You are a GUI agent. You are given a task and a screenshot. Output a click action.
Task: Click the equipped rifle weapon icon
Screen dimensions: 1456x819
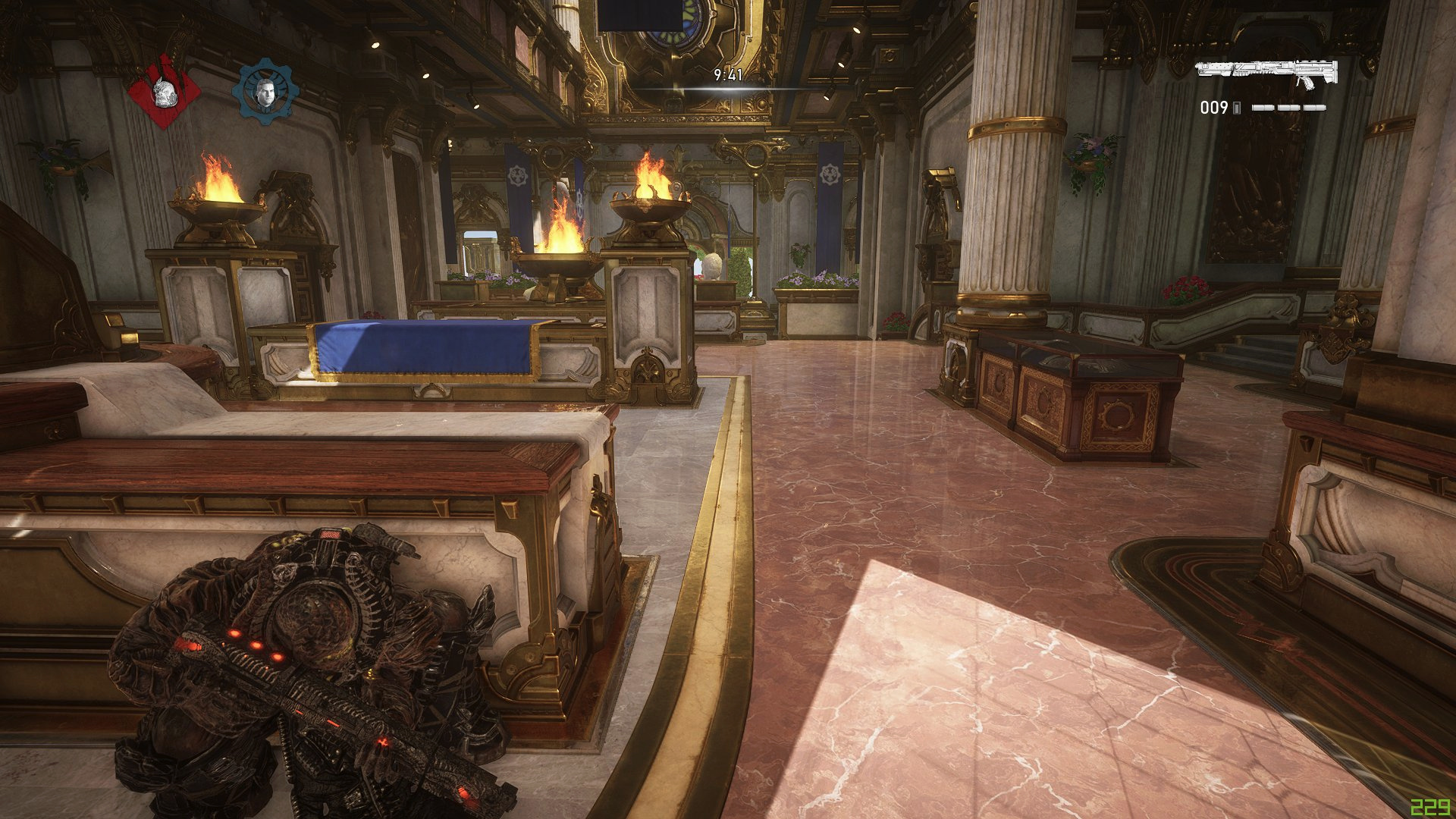click(x=1266, y=73)
